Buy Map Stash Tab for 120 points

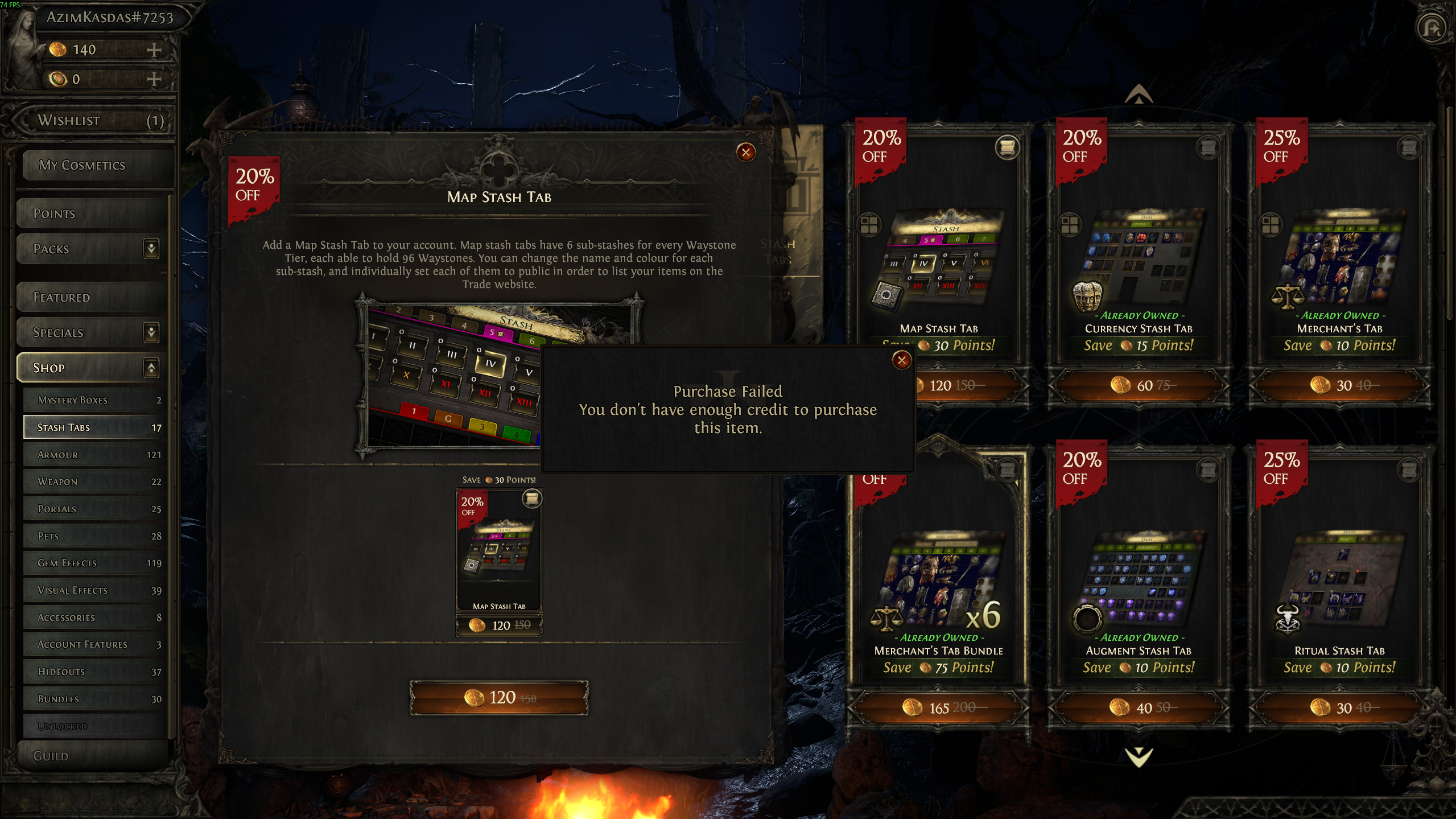[499, 697]
